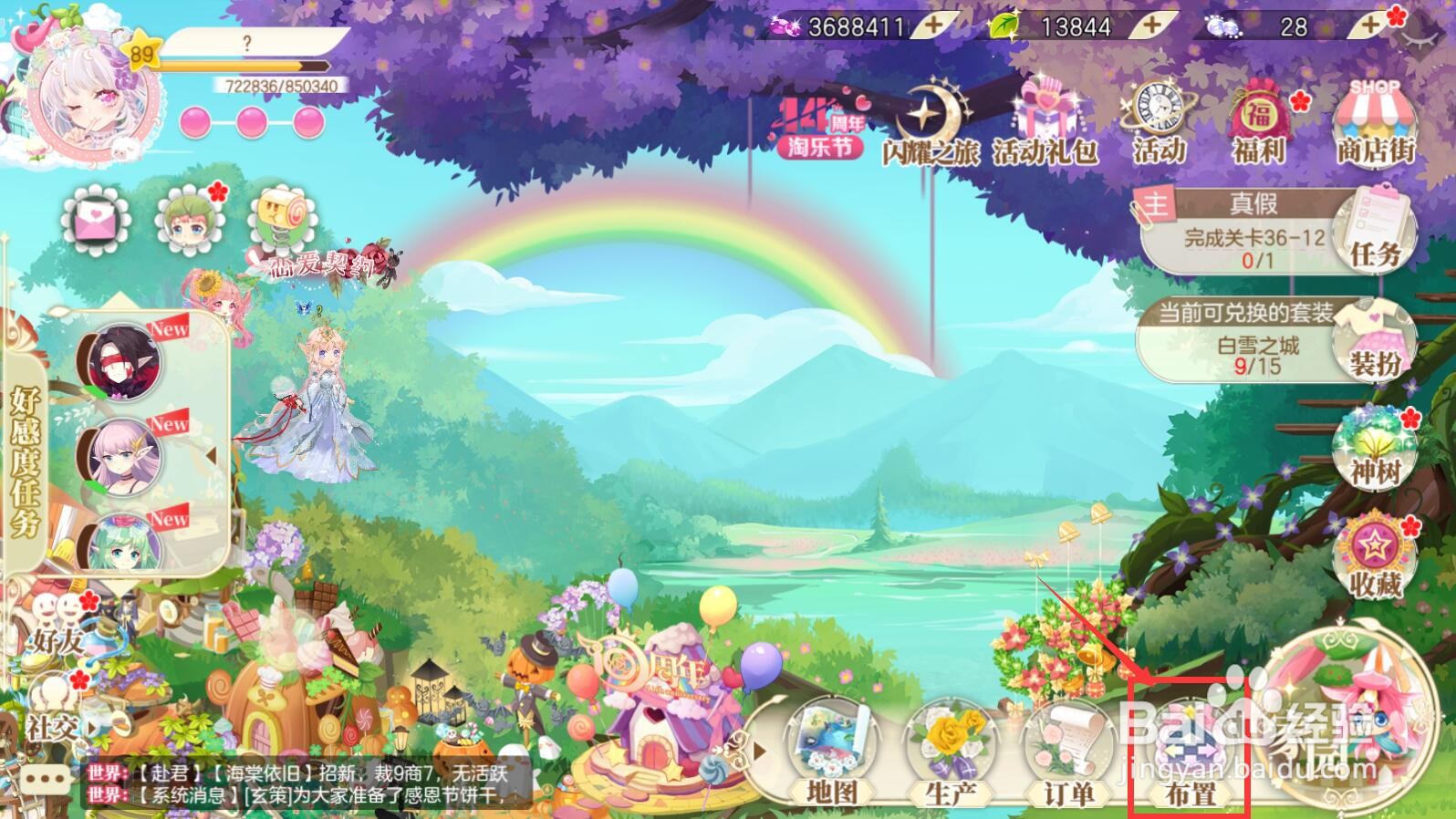Open the 淘乐节 anniversary festival event
1456x819 pixels.
(819, 128)
